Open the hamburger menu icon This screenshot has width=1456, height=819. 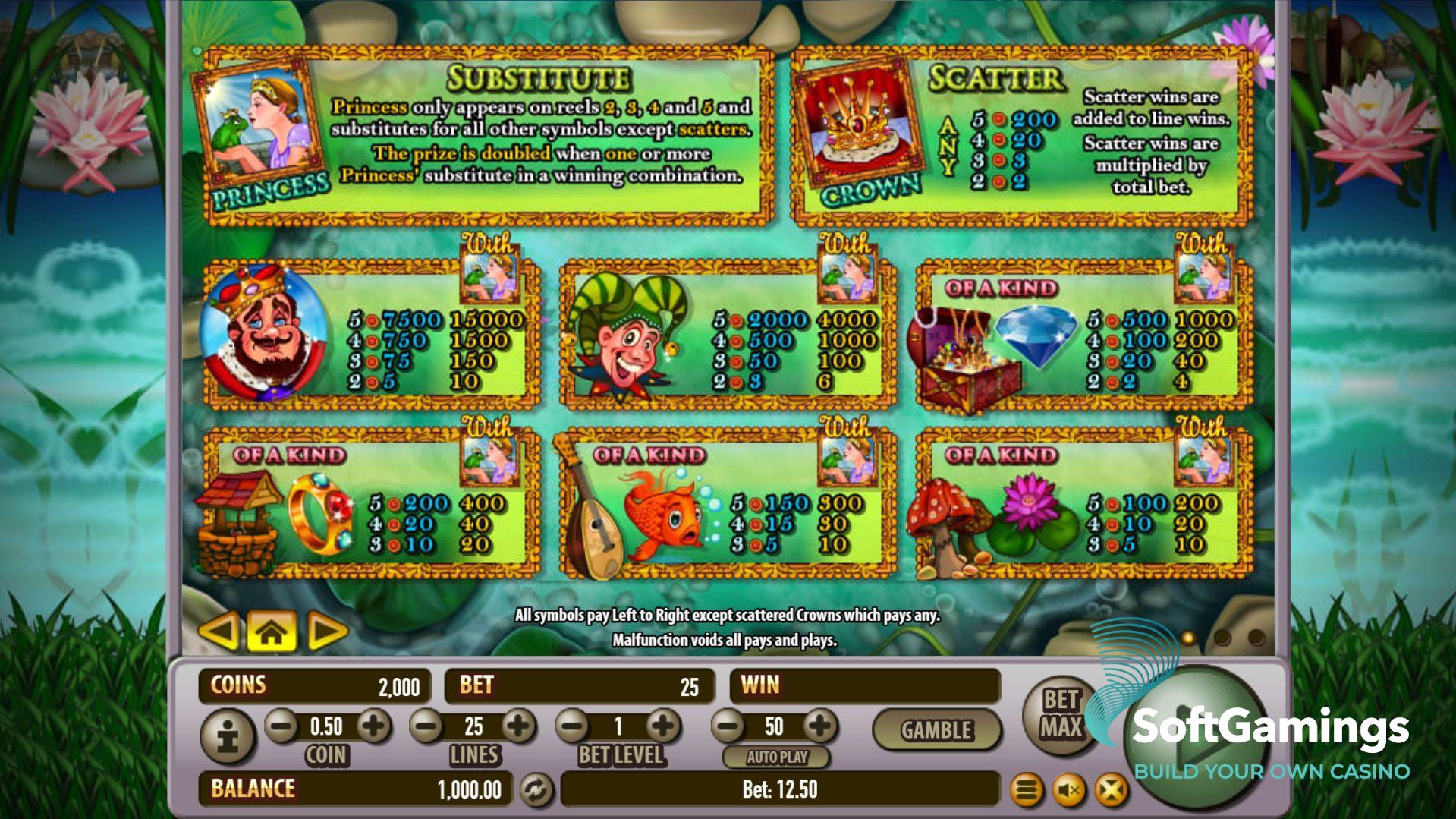click(1027, 791)
